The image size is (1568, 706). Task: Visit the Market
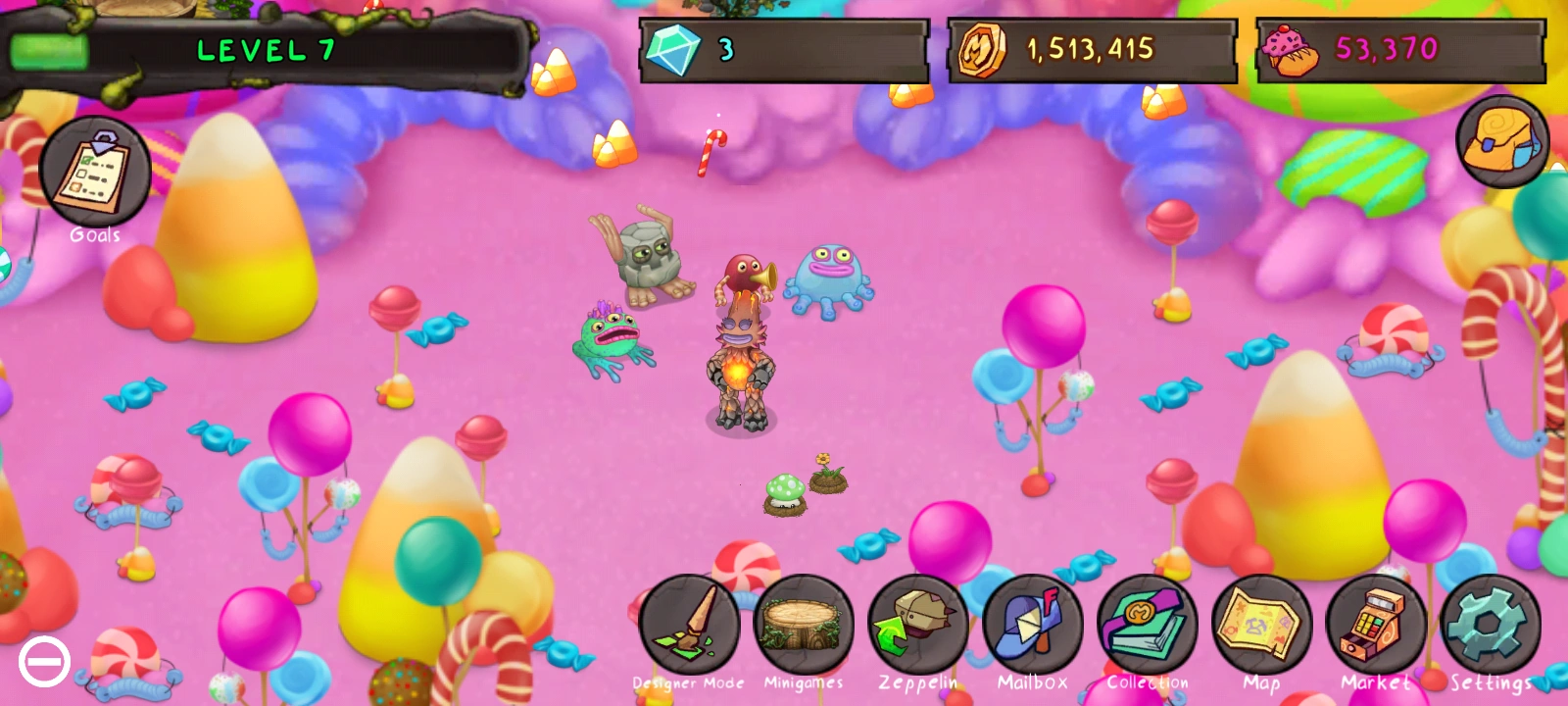pos(1377,626)
